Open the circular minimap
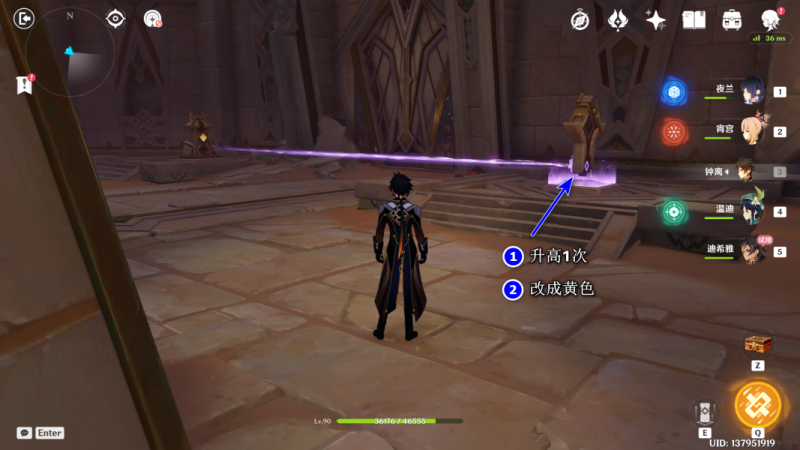Screen dimensions: 800x450 point(70,52)
